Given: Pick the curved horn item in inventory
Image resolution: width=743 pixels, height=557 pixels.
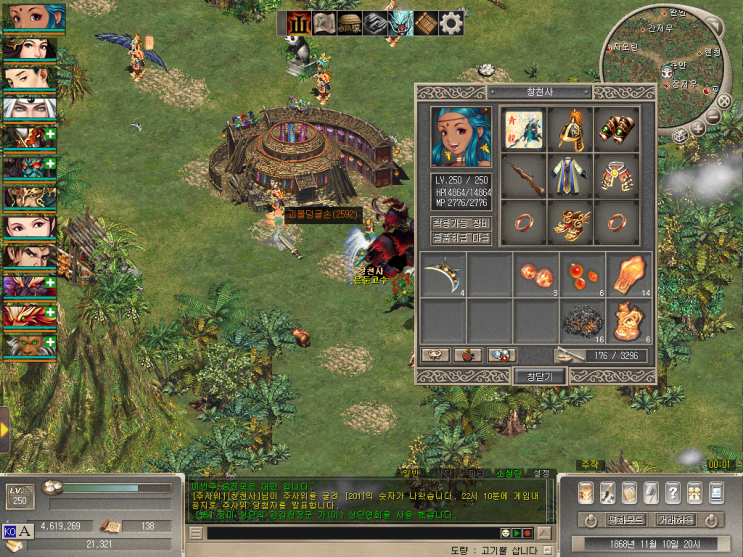Looking at the screenshot, I should pyautogui.click(x=441, y=275).
